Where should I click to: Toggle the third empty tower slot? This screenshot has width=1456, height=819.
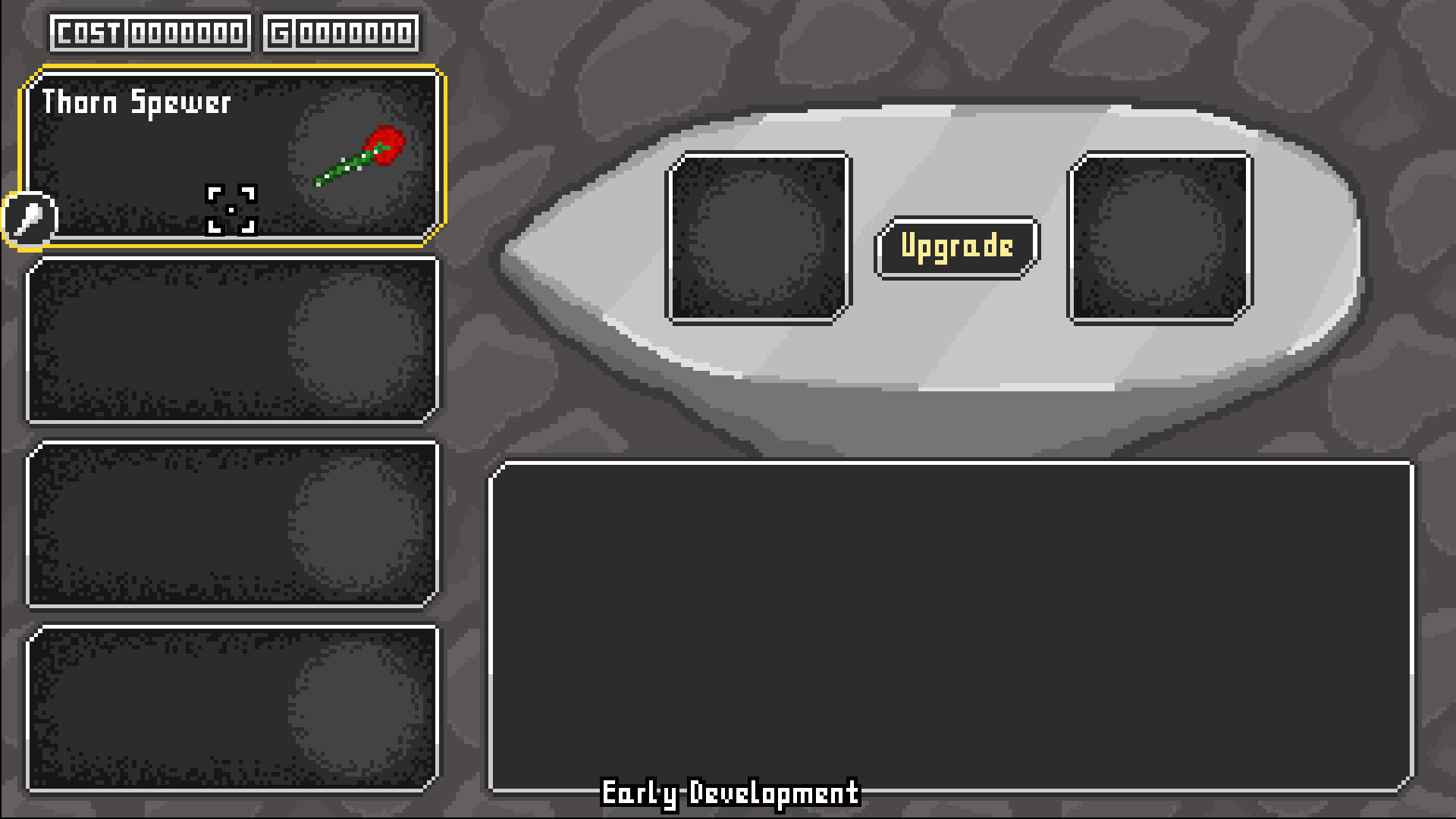231,525
